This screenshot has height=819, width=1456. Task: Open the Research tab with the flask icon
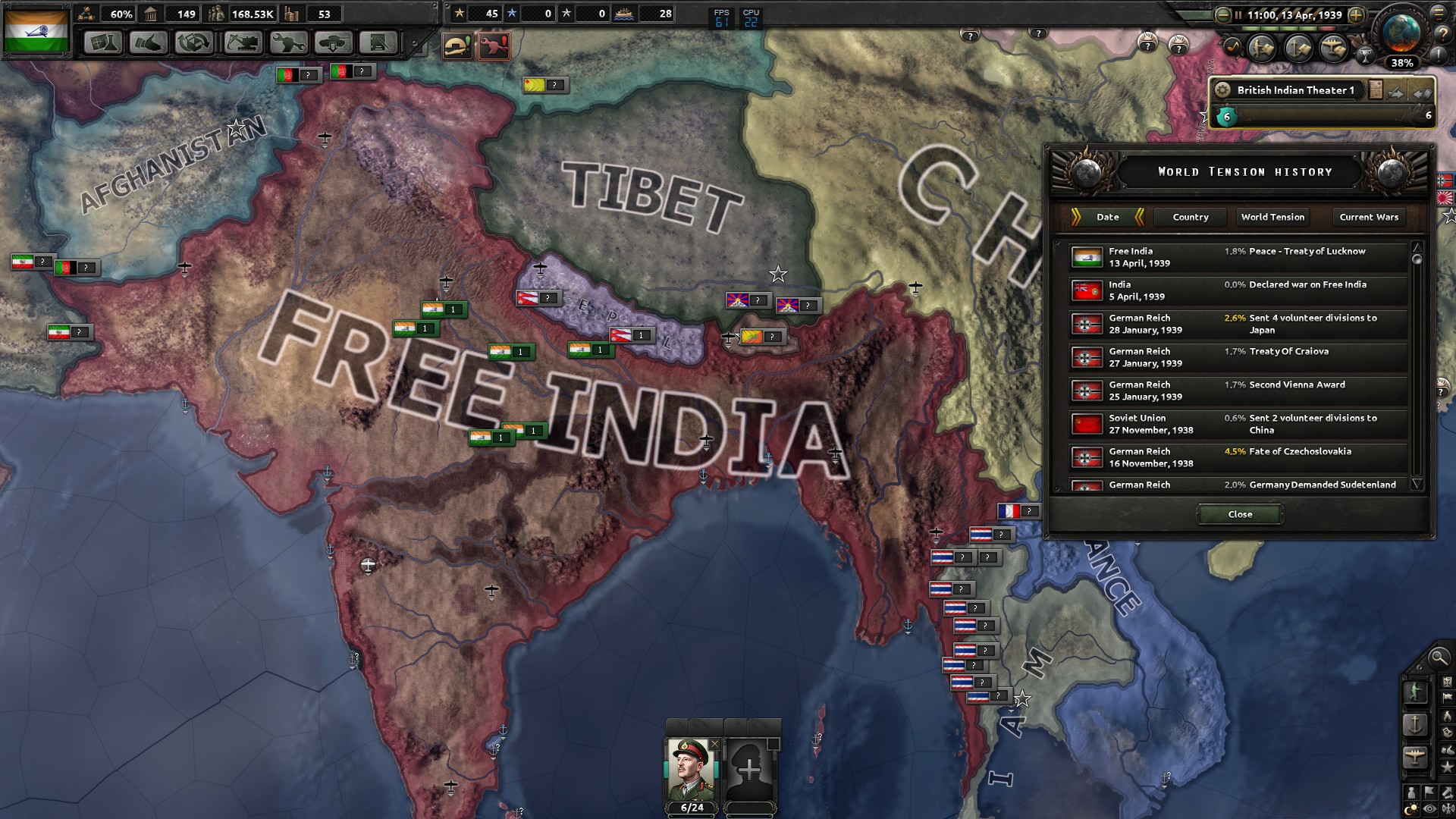[x=103, y=43]
